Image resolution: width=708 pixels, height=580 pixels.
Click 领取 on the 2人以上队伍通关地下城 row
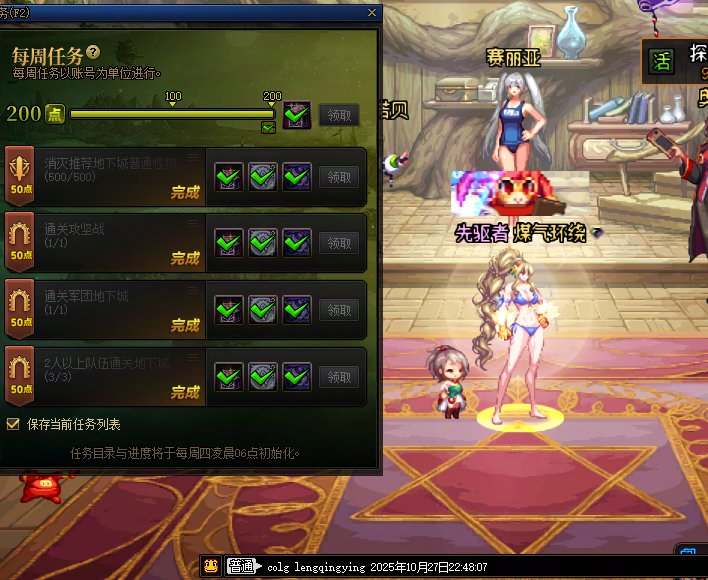point(339,377)
